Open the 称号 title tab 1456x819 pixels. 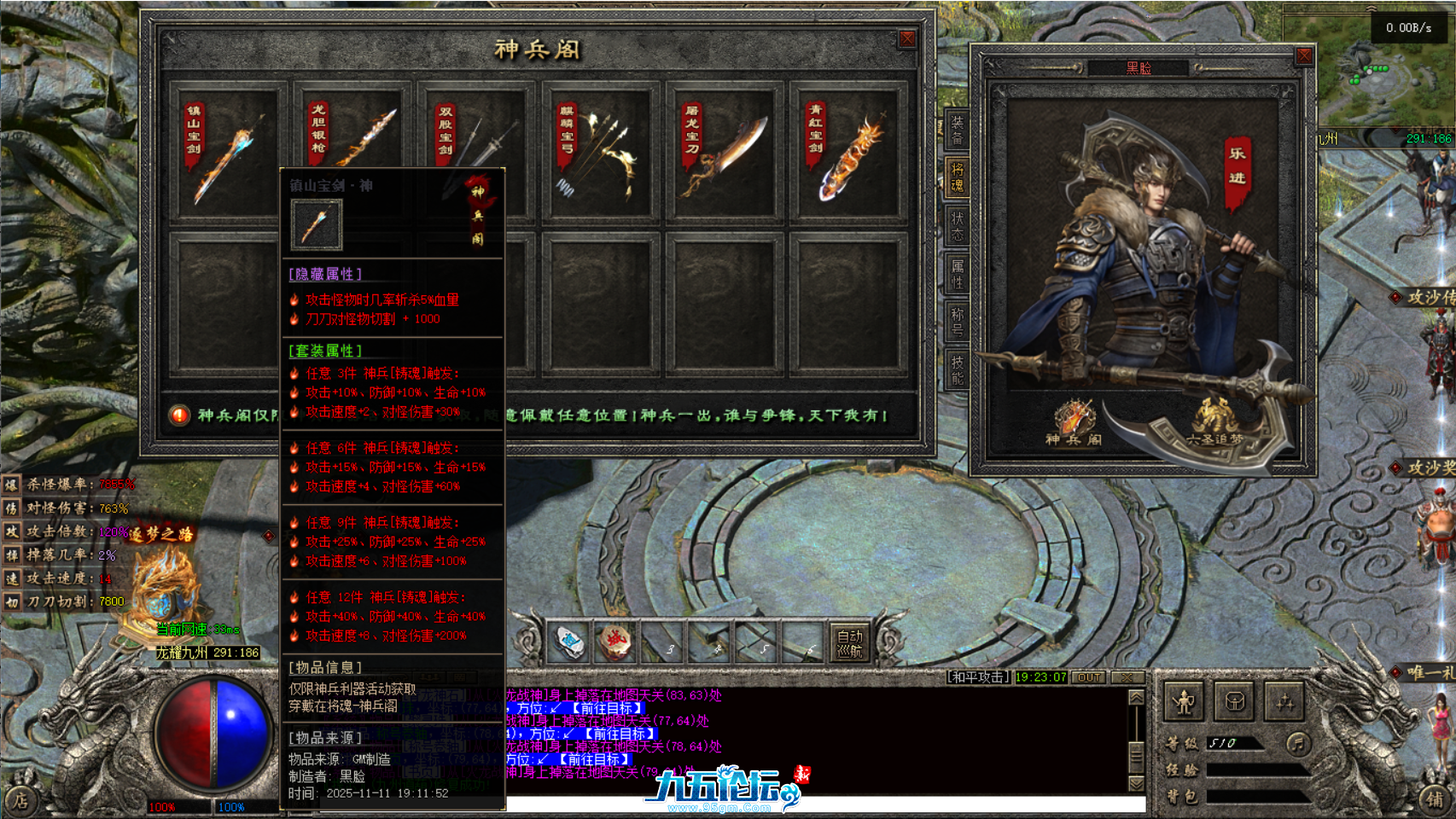point(957,322)
